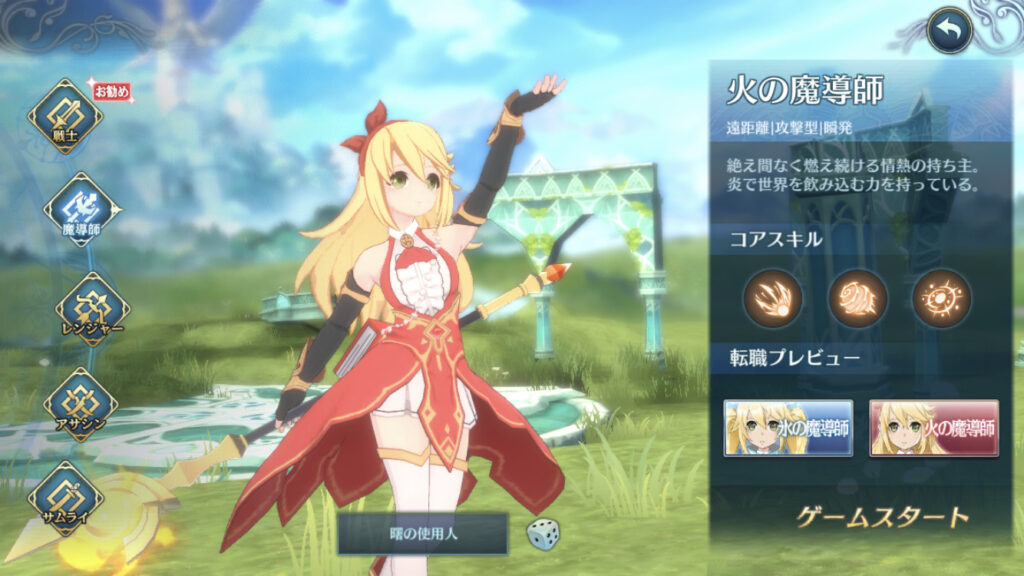Click the back arrow button
The width and height of the screenshot is (1024, 576).
click(x=949, y=31)
